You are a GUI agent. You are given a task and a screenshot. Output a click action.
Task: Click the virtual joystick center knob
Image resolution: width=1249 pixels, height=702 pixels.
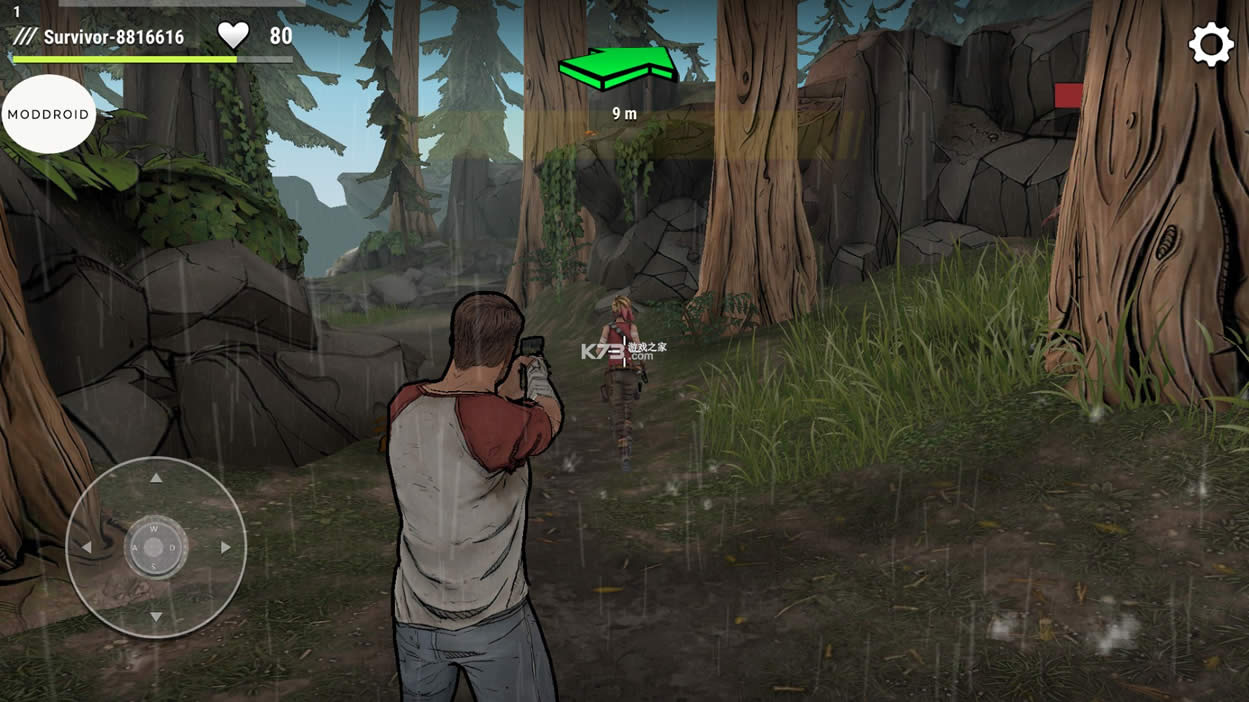click(x=154, y=548)
